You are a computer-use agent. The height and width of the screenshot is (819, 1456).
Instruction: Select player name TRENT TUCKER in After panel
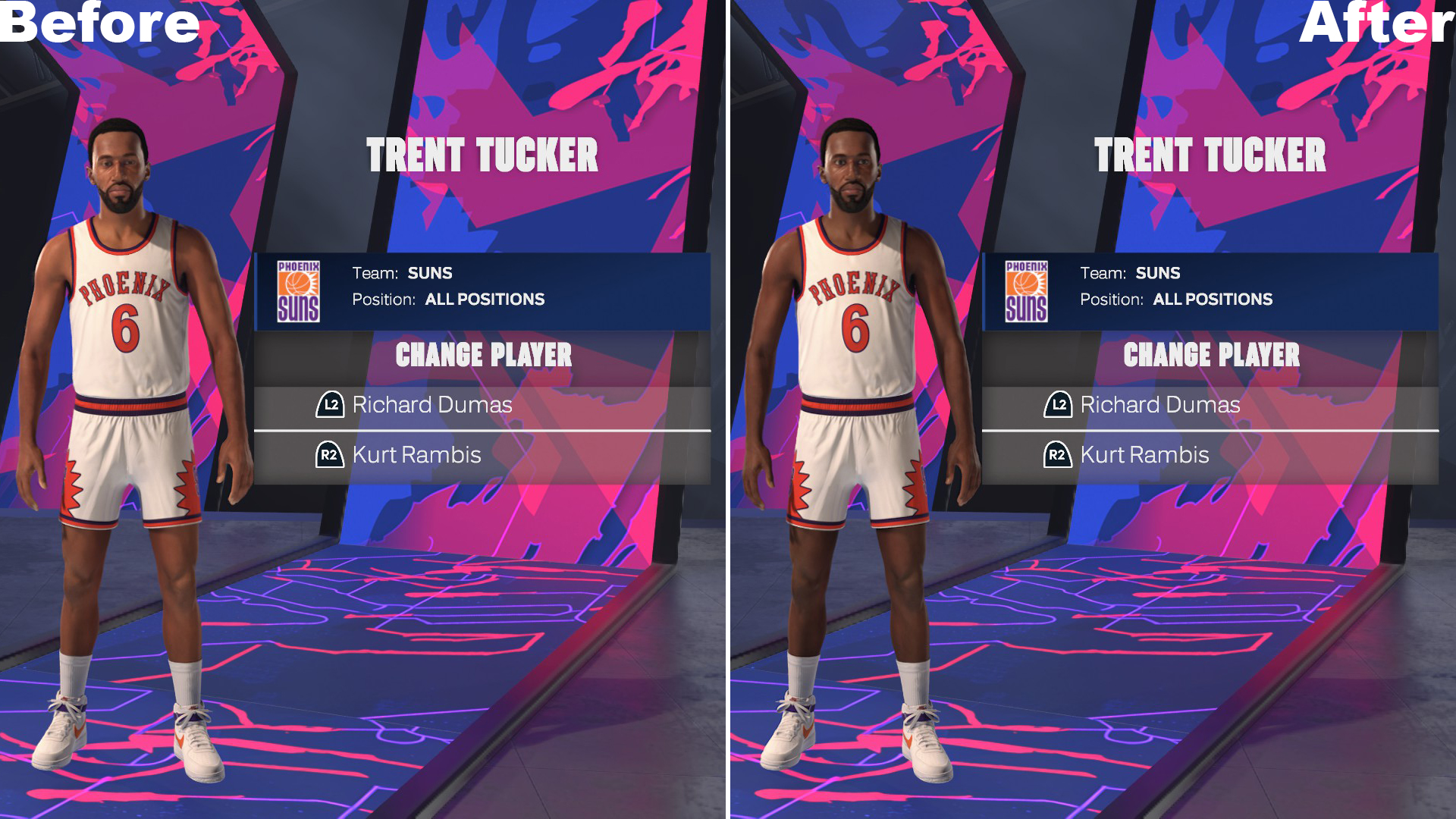(x=1210, y=155)
